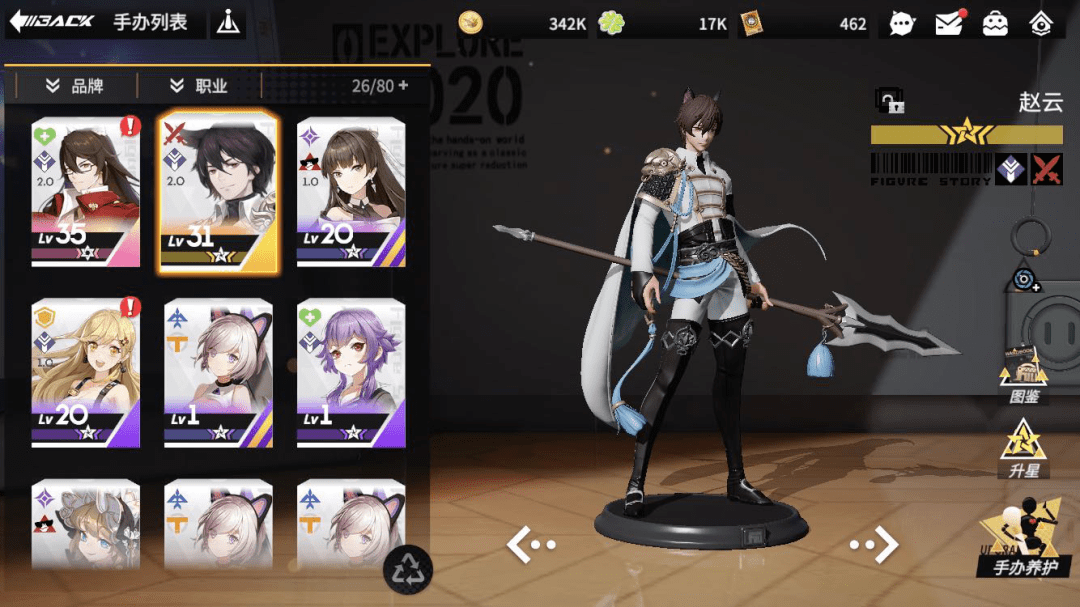Viewport: 1080px width, 607px height.
Task: Open the chat bubble icon
Action: [x=902, y=23]
